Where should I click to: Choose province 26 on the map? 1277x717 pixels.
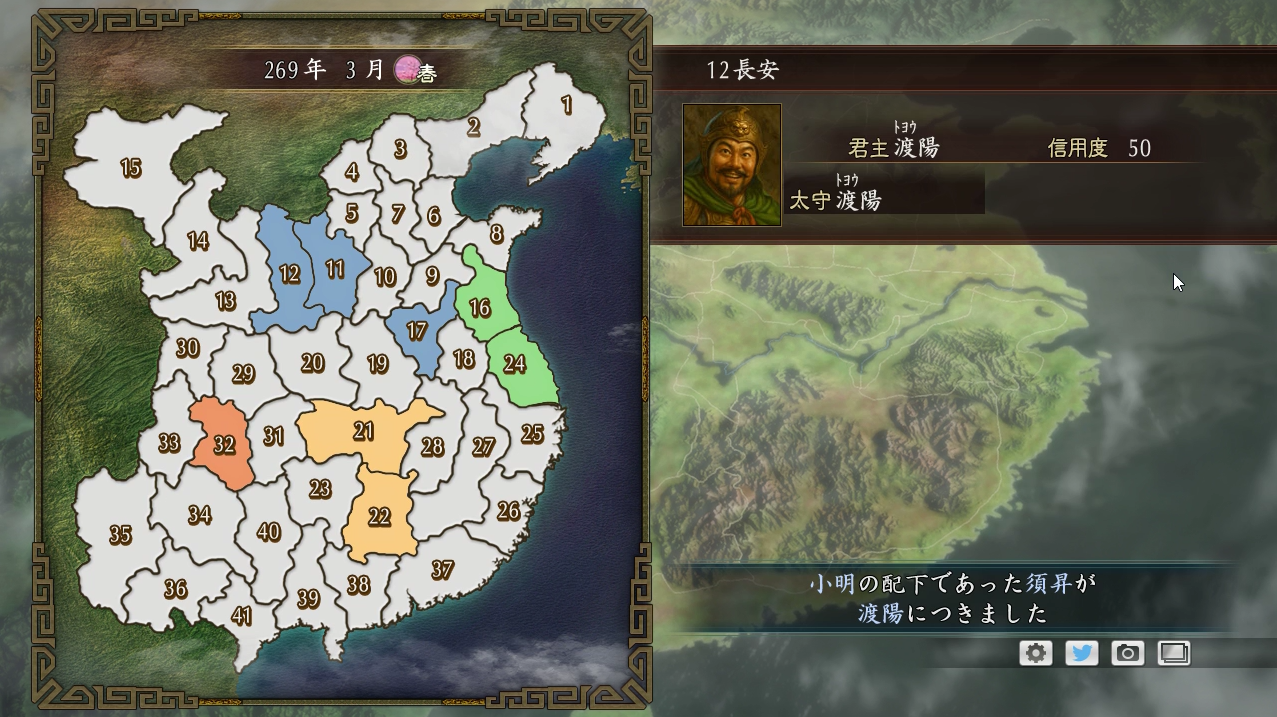click(x=509, y=511)
